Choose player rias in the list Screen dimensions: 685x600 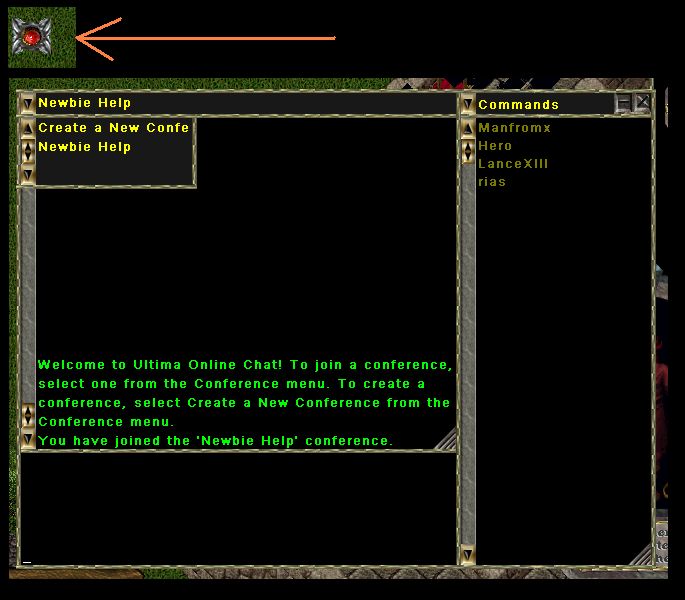click(x=492, y=182)
